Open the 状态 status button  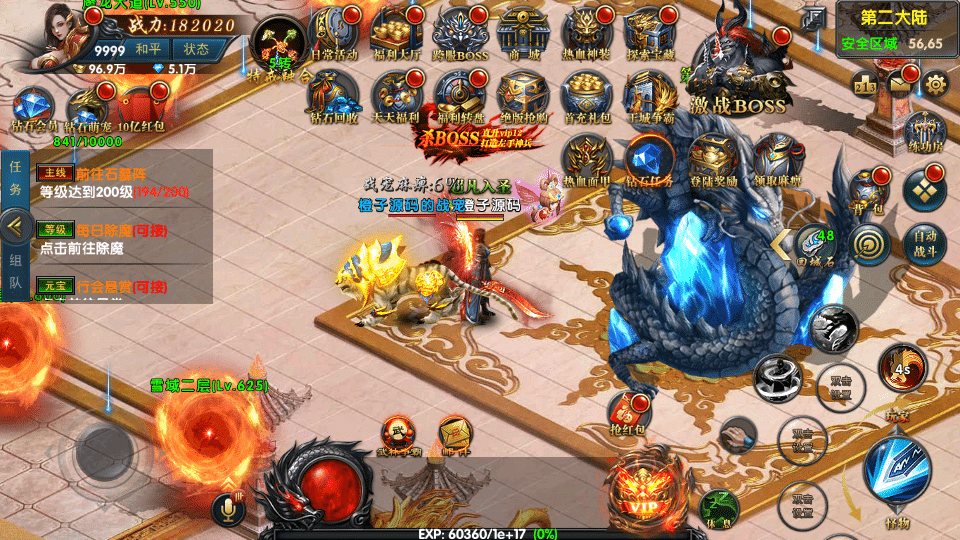(196, 49)
